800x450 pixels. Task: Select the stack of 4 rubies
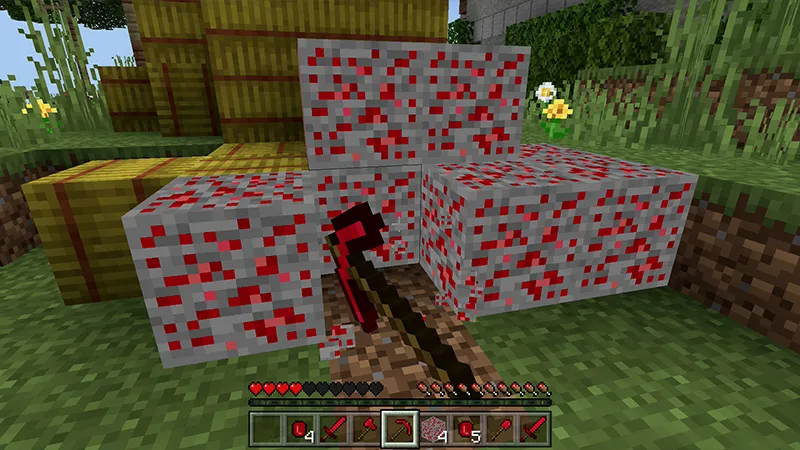(x=301, y=430)
